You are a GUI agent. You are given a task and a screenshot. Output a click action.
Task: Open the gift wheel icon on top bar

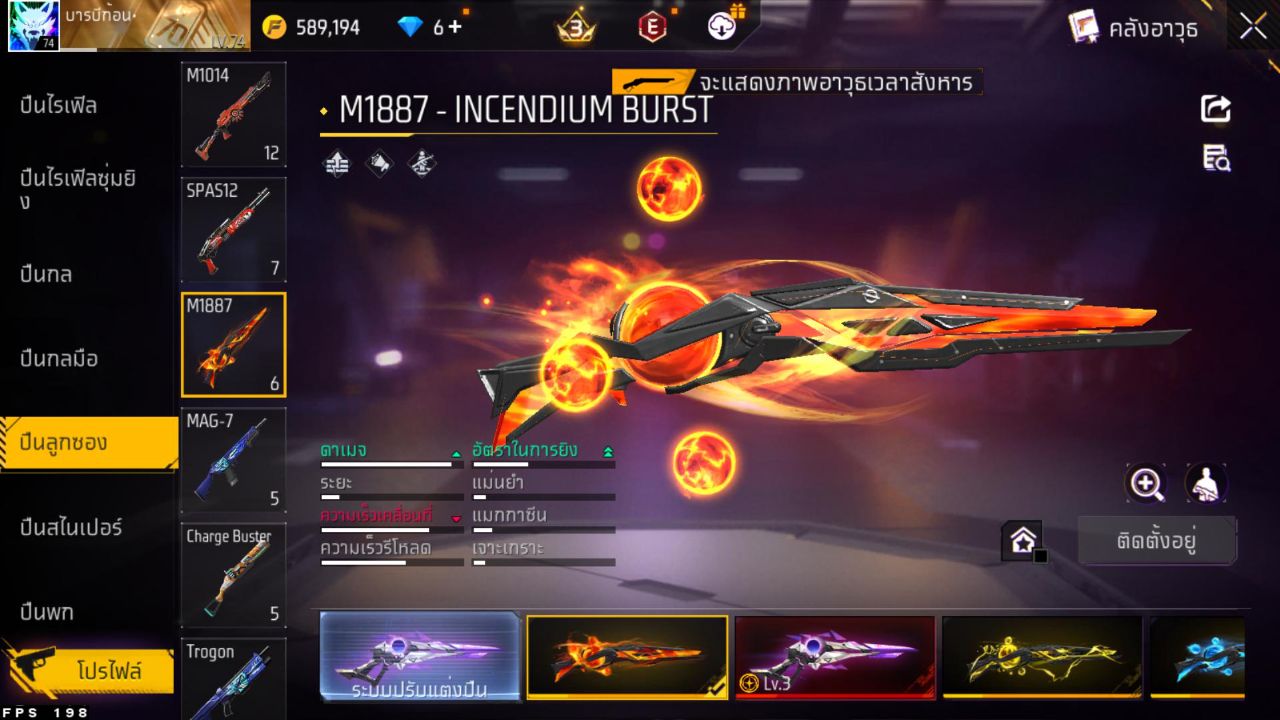click(x=722, y=27)
